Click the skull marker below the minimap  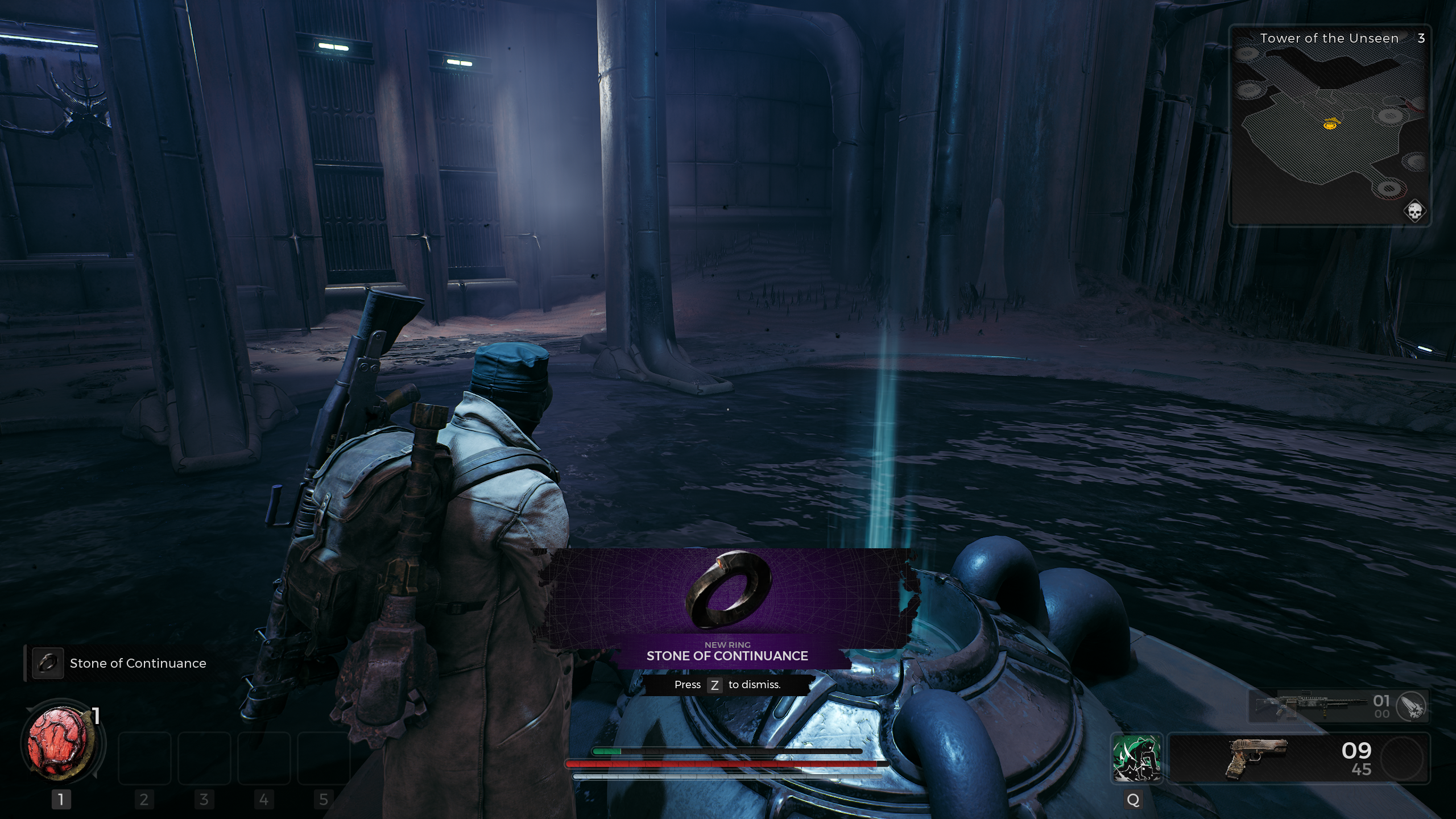coord(1414,212)
